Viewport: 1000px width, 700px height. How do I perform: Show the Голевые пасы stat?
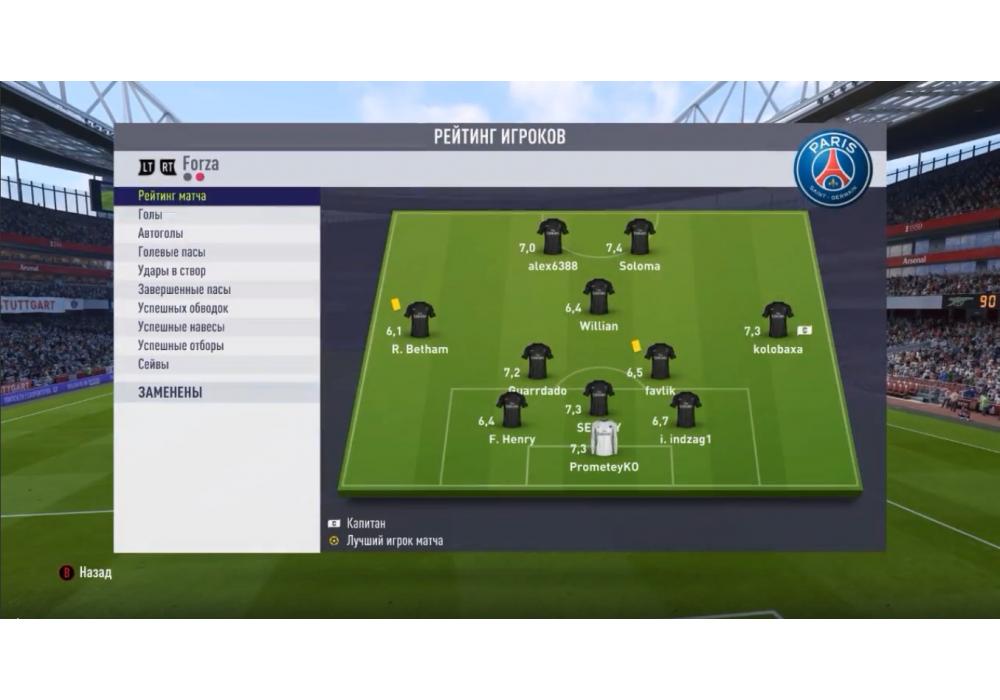(171, 252)
